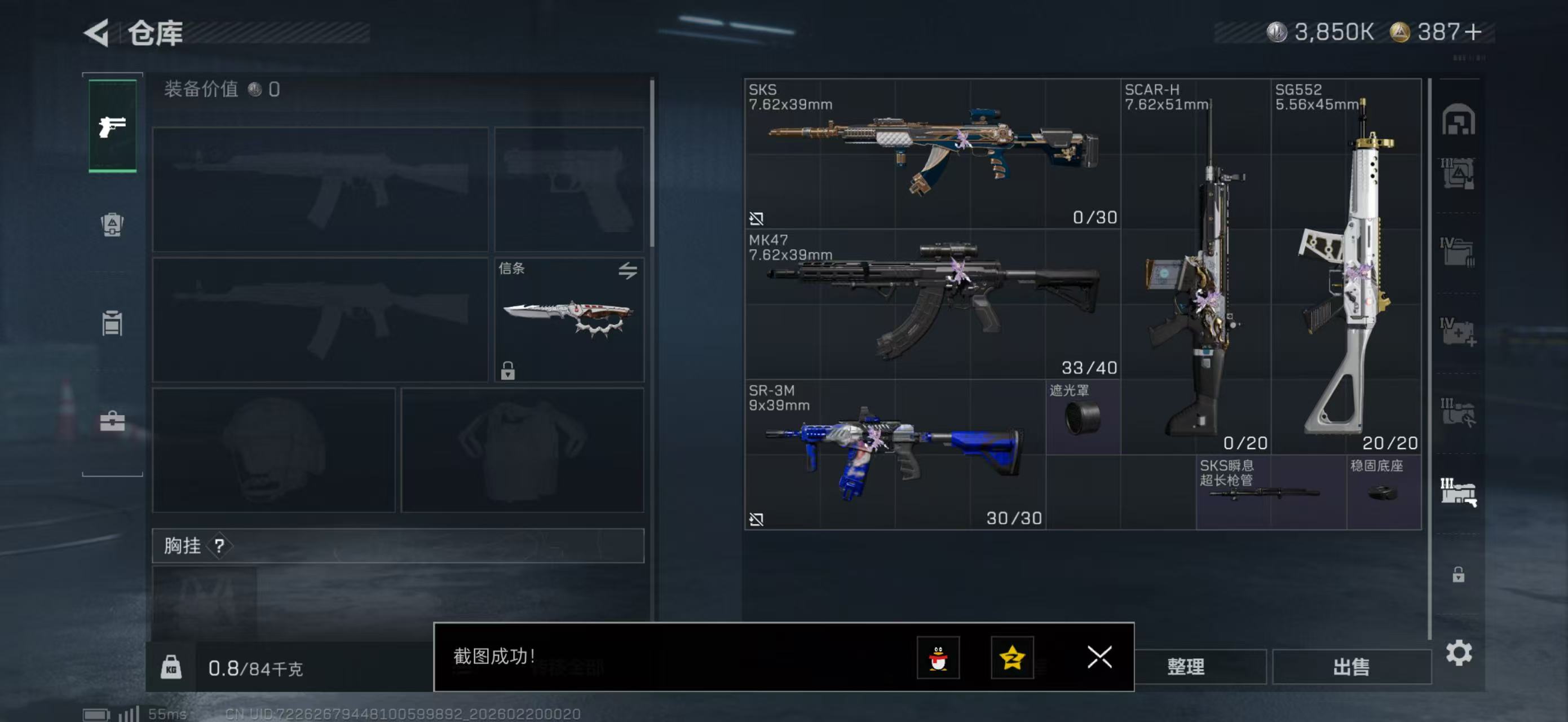Close the screenshot success popup

coord(1099,657)
